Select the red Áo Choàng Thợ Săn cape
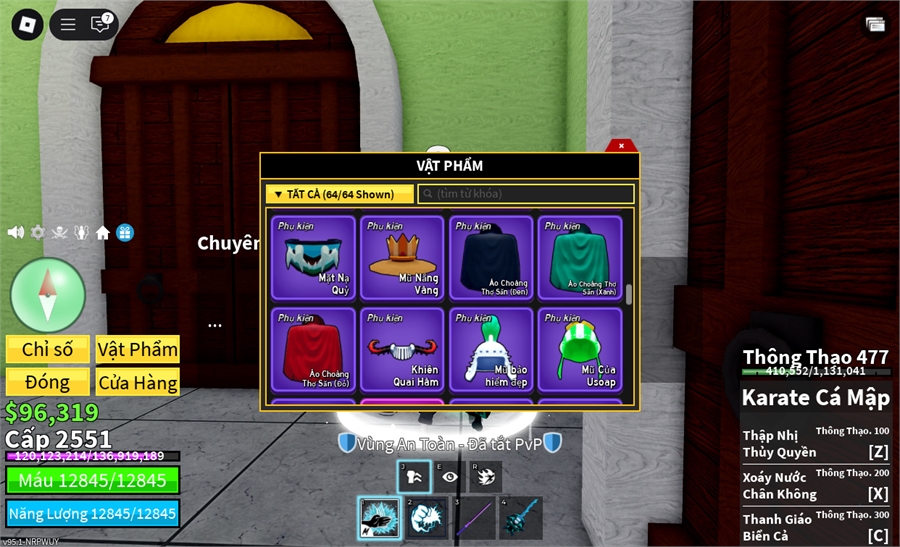This screenshot has width=900, height=547. pyautogui.click(x=316, y=348)
